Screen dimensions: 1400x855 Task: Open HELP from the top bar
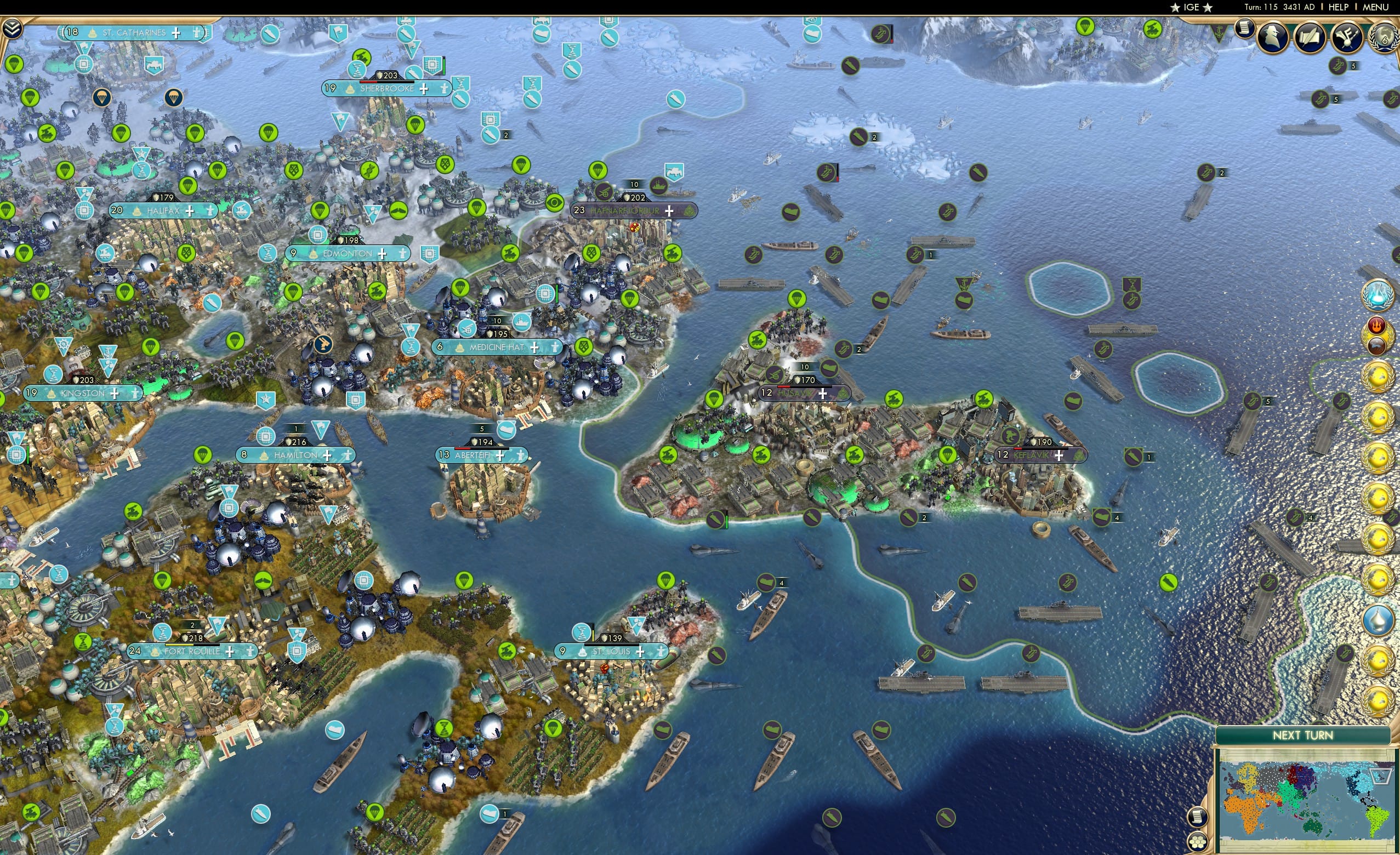(1339, 7)
